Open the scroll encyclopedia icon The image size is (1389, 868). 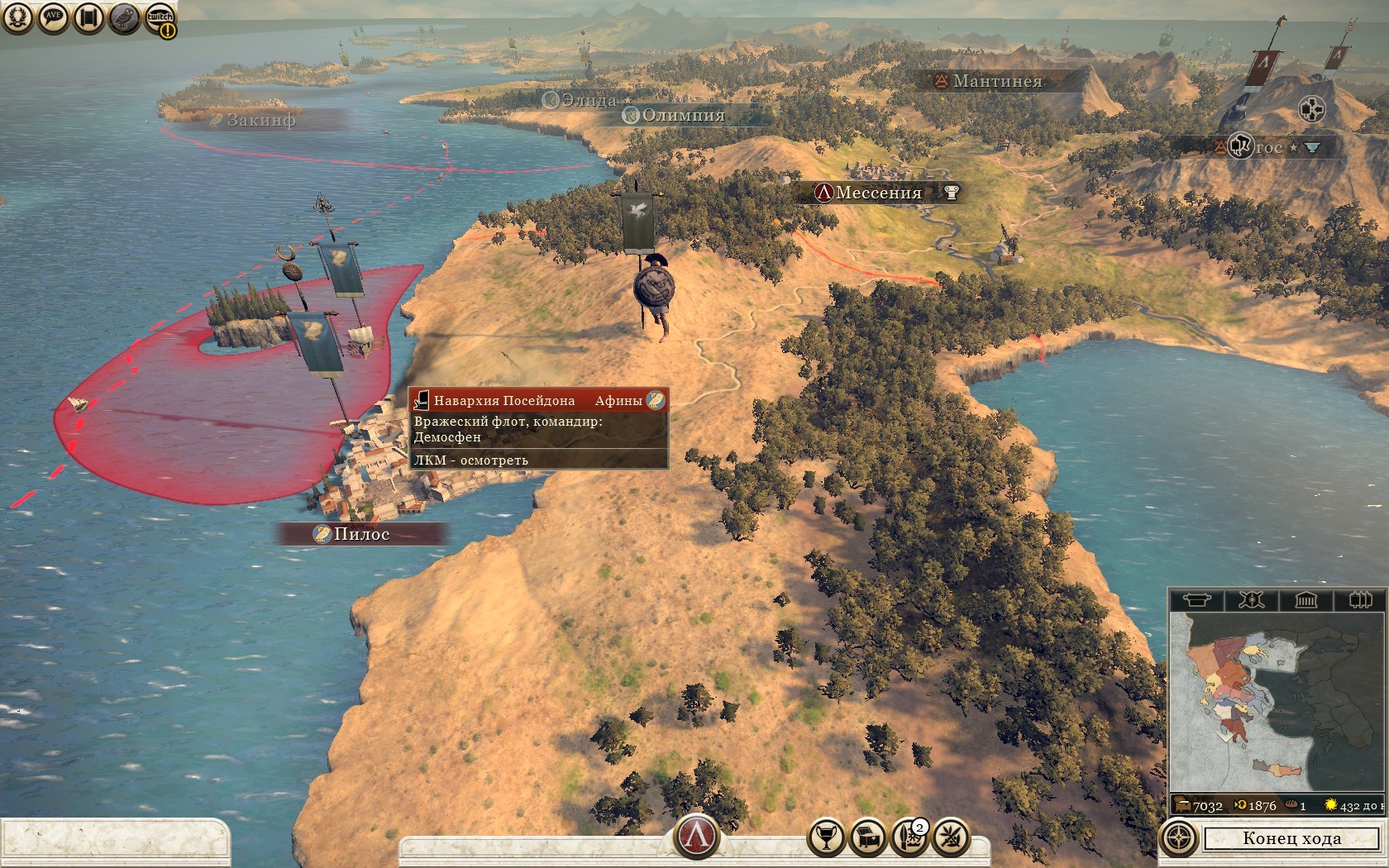point(88,17)
